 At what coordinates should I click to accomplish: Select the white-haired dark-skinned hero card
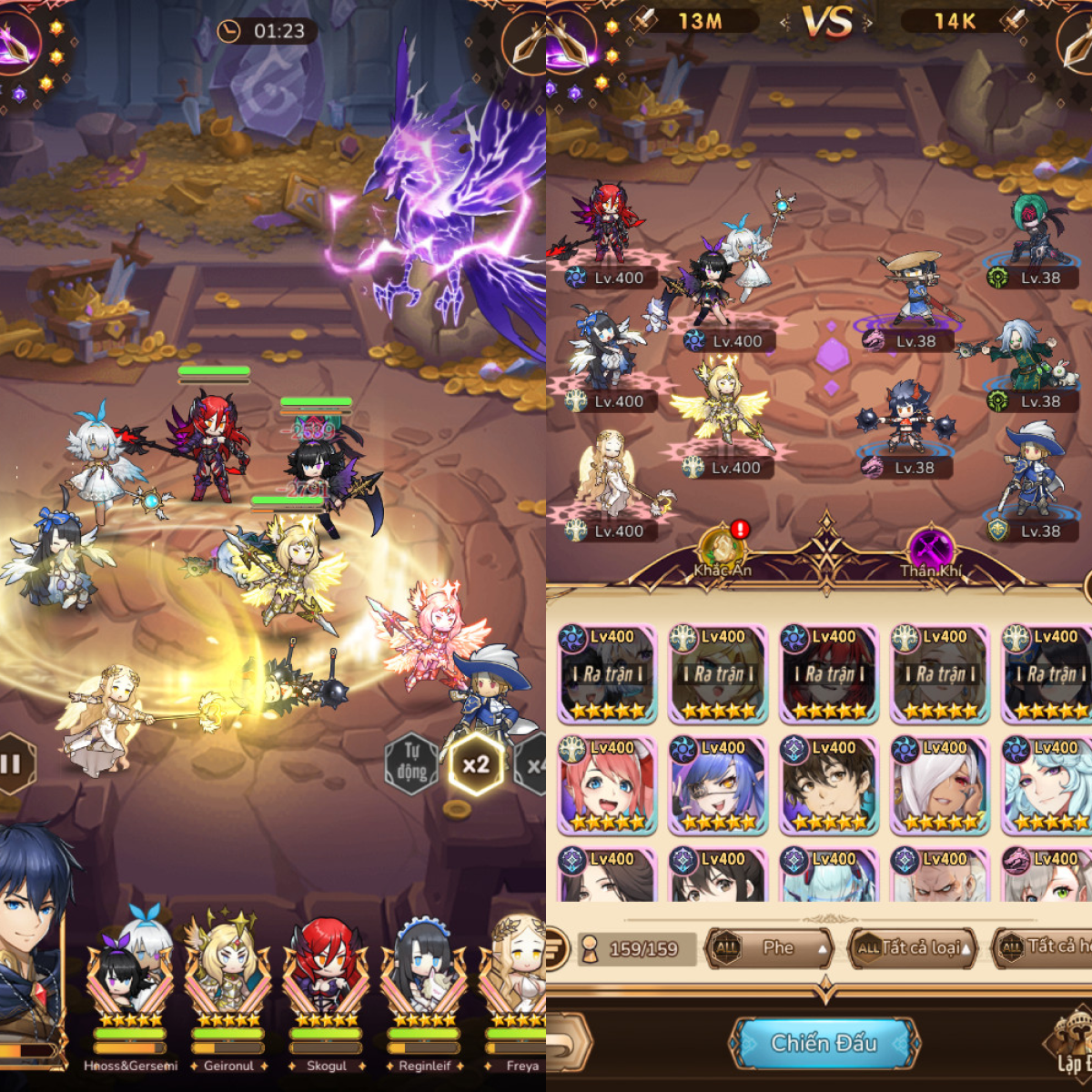940,785
